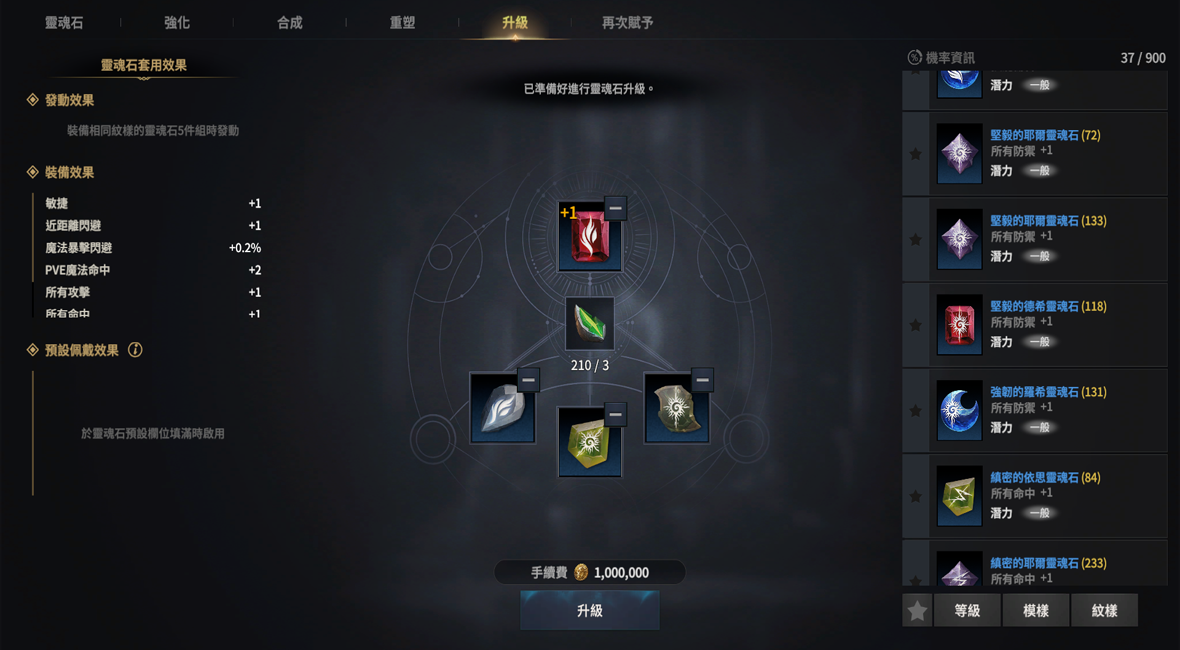Image resolution: width=1180 pixels, height=650 pixels.
Task: Select the green crystal material slot
Action: point(590,324)
